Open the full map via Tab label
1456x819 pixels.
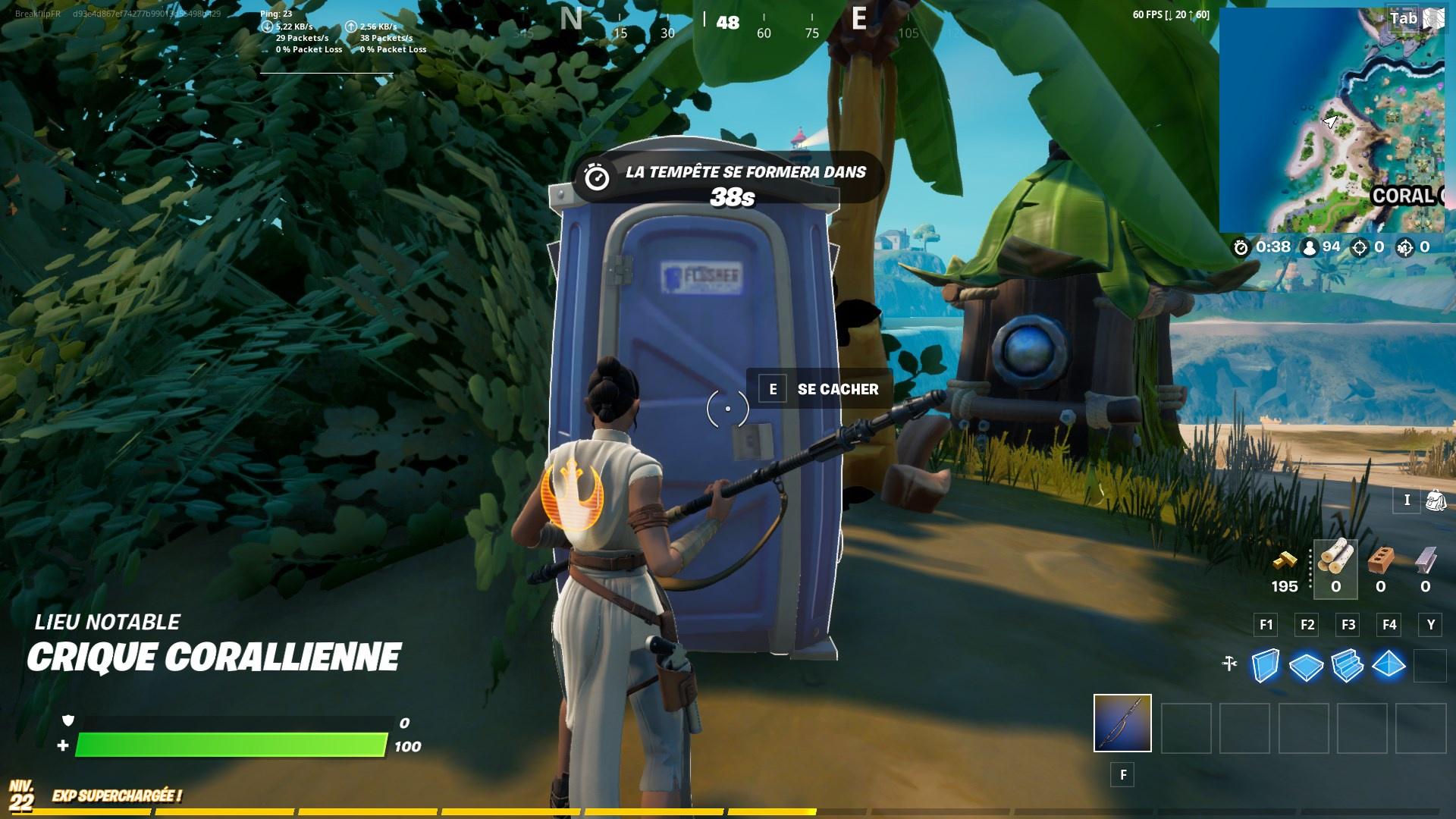click(x=1404, y=17)
